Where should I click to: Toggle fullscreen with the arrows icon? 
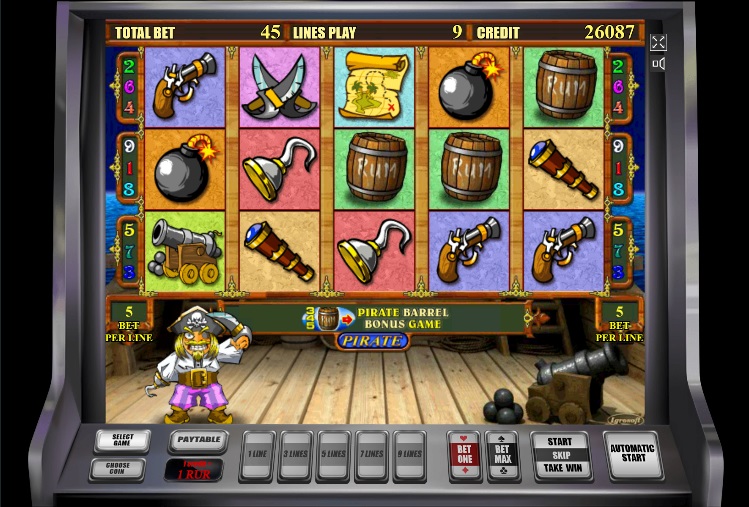click(x=658, y=42)
